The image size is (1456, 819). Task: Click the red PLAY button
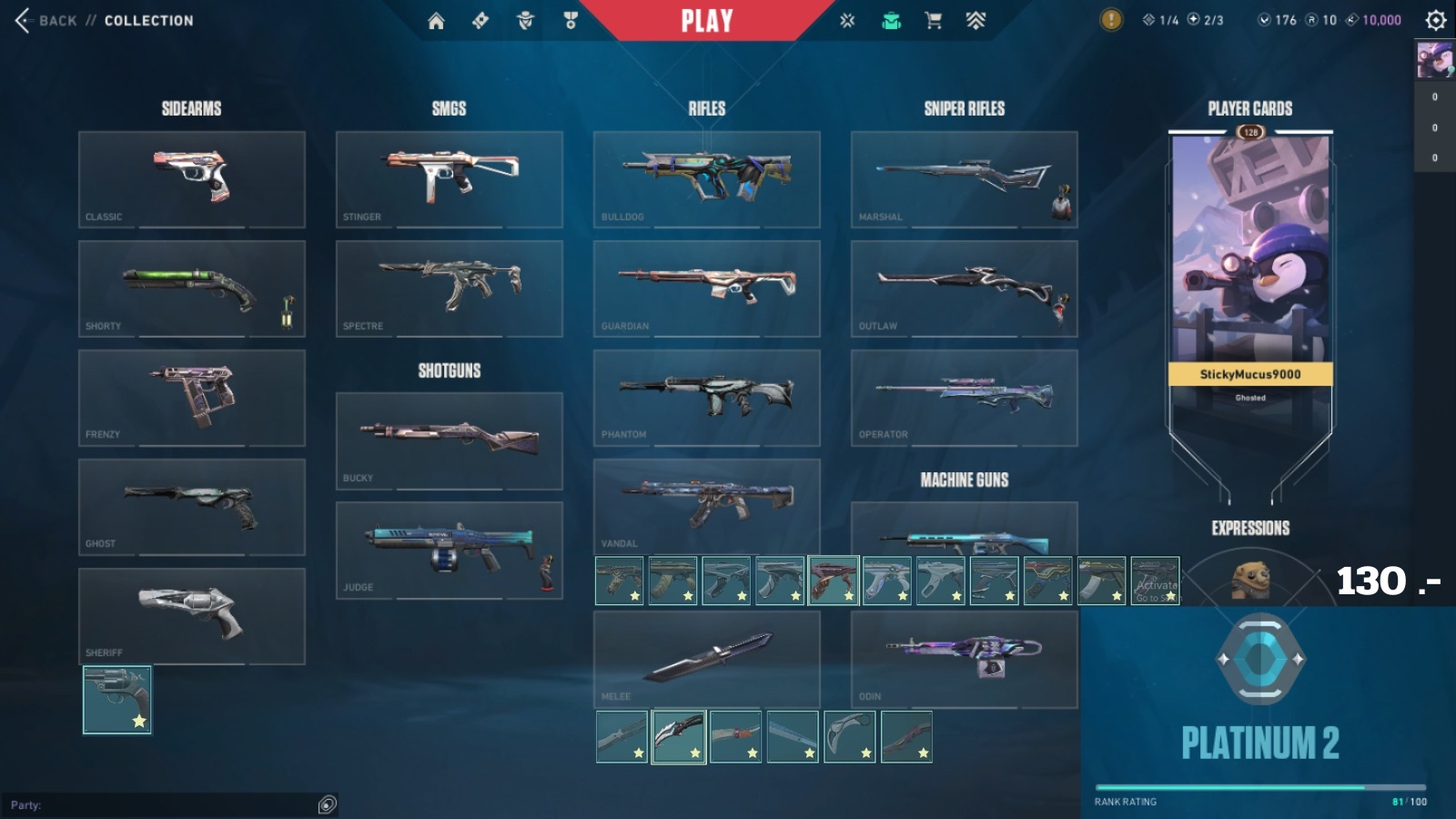pyautogui.click(x=707, y=20)
